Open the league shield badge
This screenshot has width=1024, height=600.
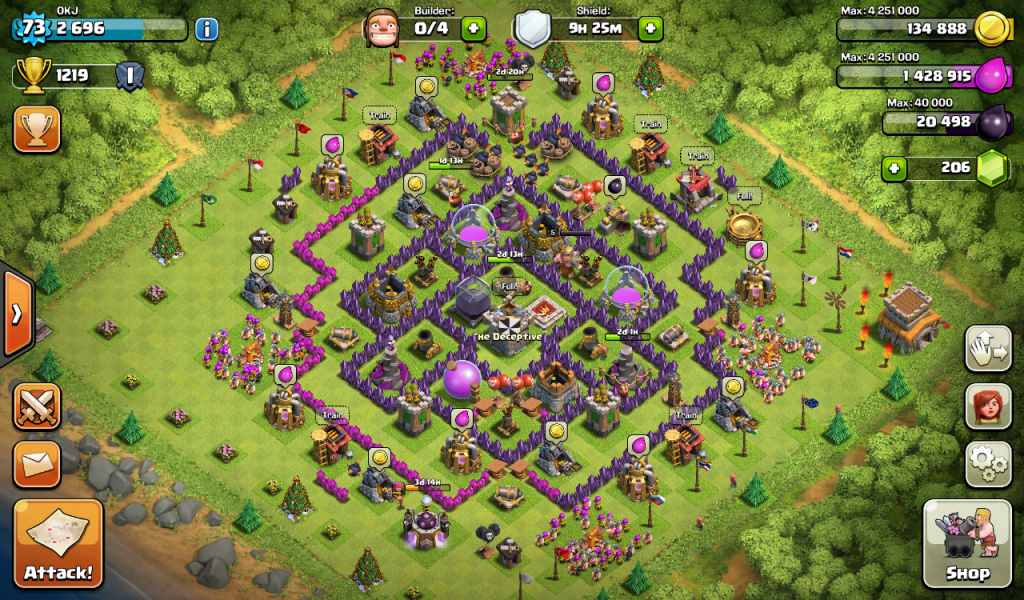tap(129, 76)
